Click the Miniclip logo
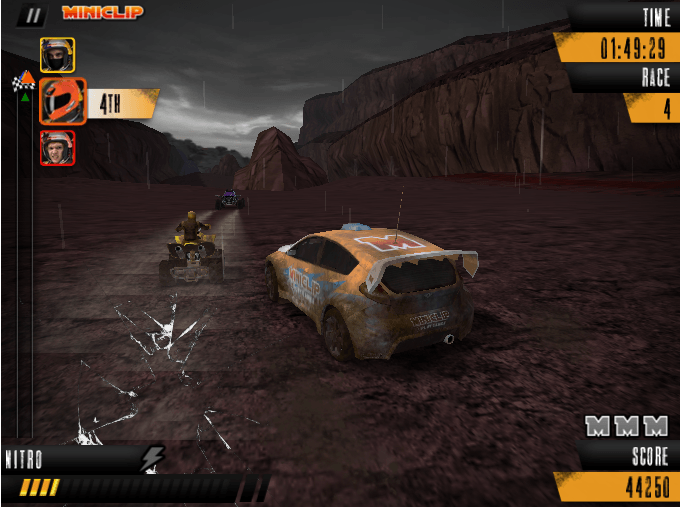680x507 pixels. point(102,13)
